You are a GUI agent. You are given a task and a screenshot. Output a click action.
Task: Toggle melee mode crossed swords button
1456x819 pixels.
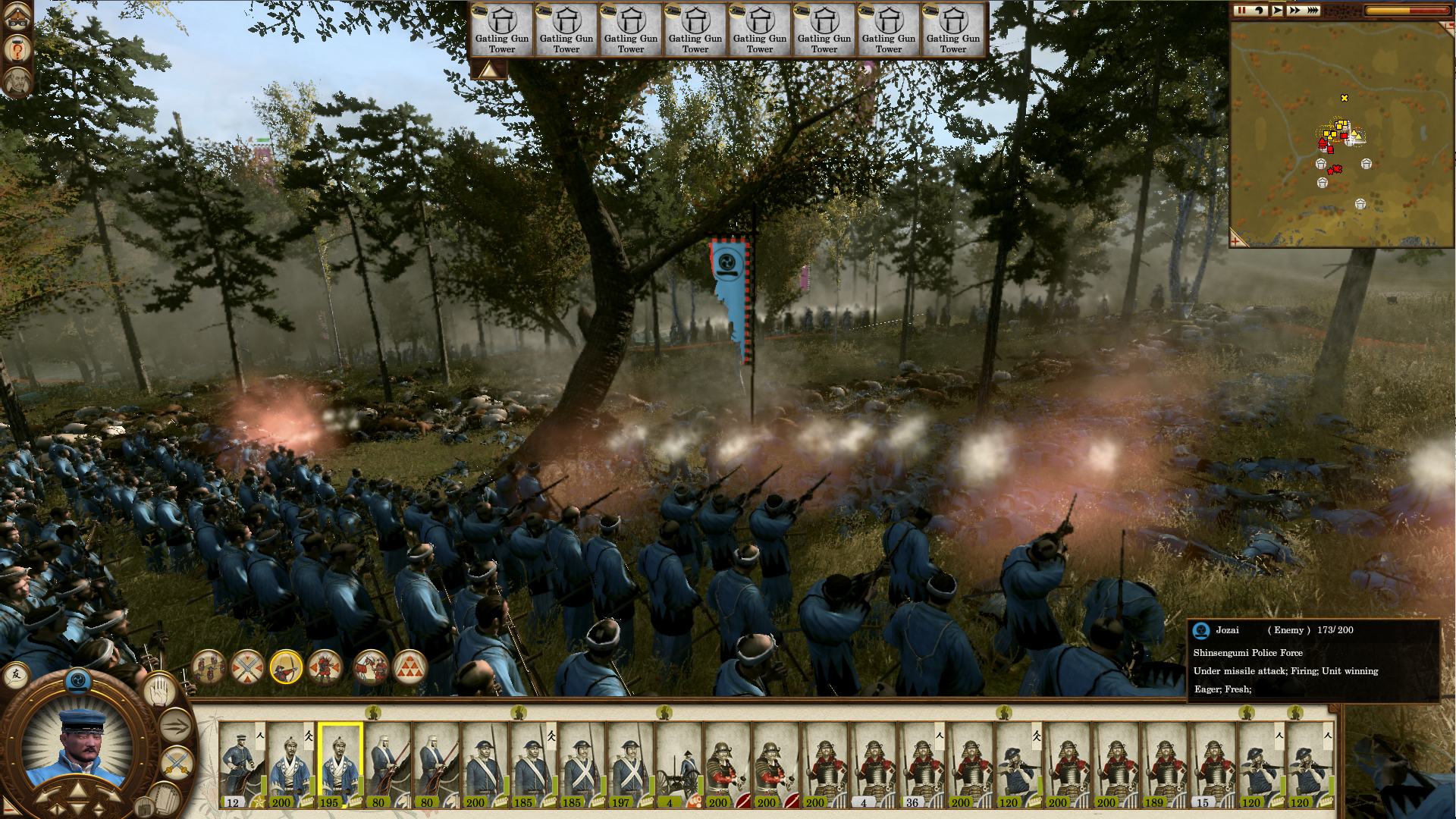point(177,762)
